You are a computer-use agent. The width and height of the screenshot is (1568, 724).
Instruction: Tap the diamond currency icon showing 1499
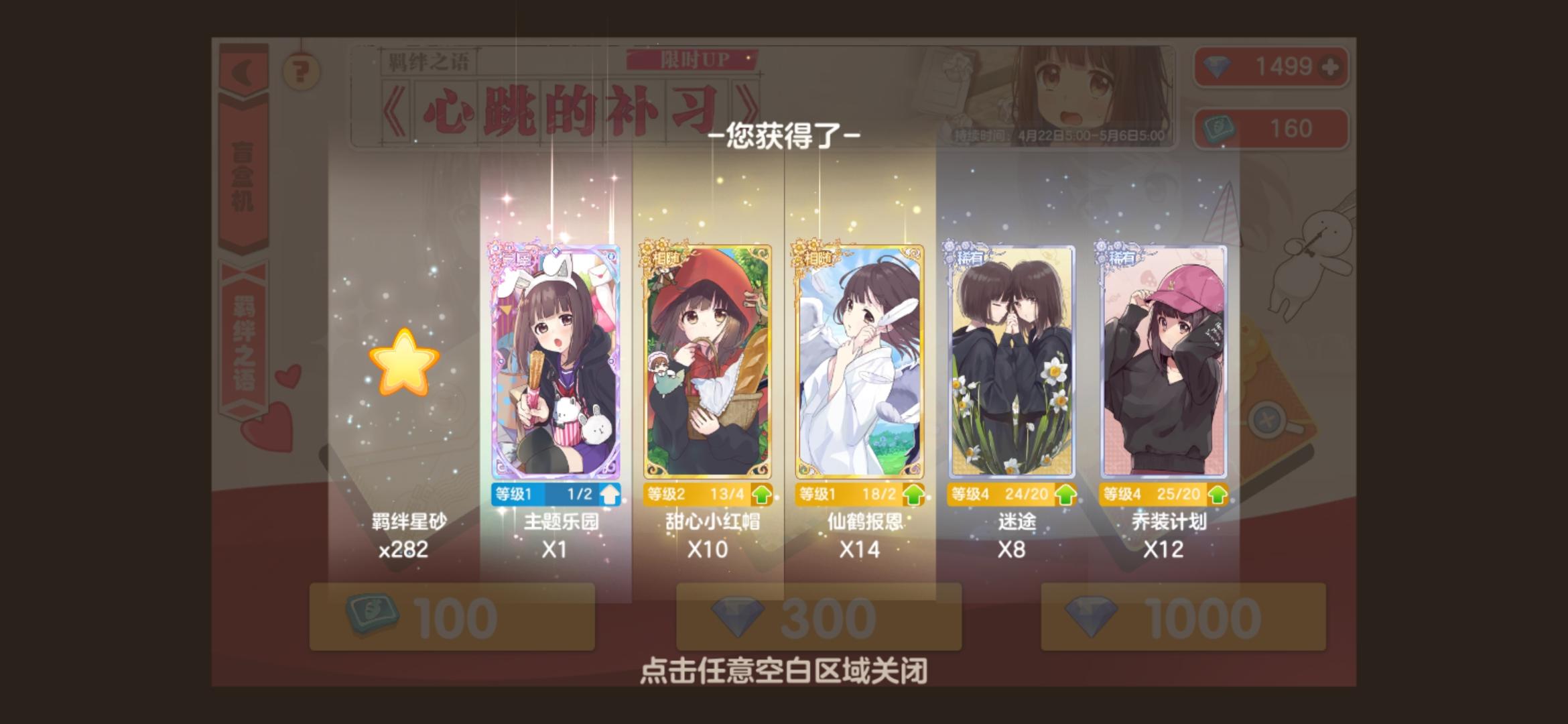click(x=1218, y=66)
